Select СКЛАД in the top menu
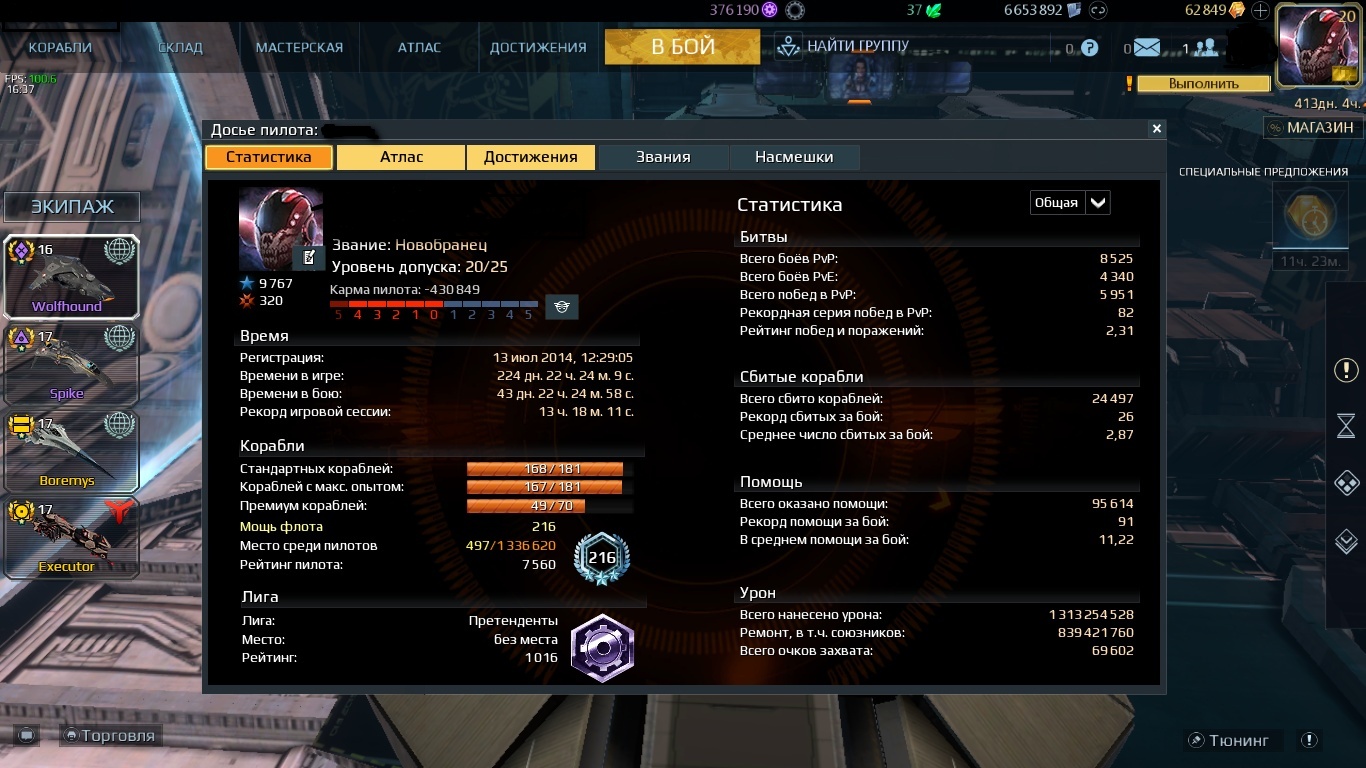The height and width of the screenshot is (768, 1366). (x=180, y=47)
